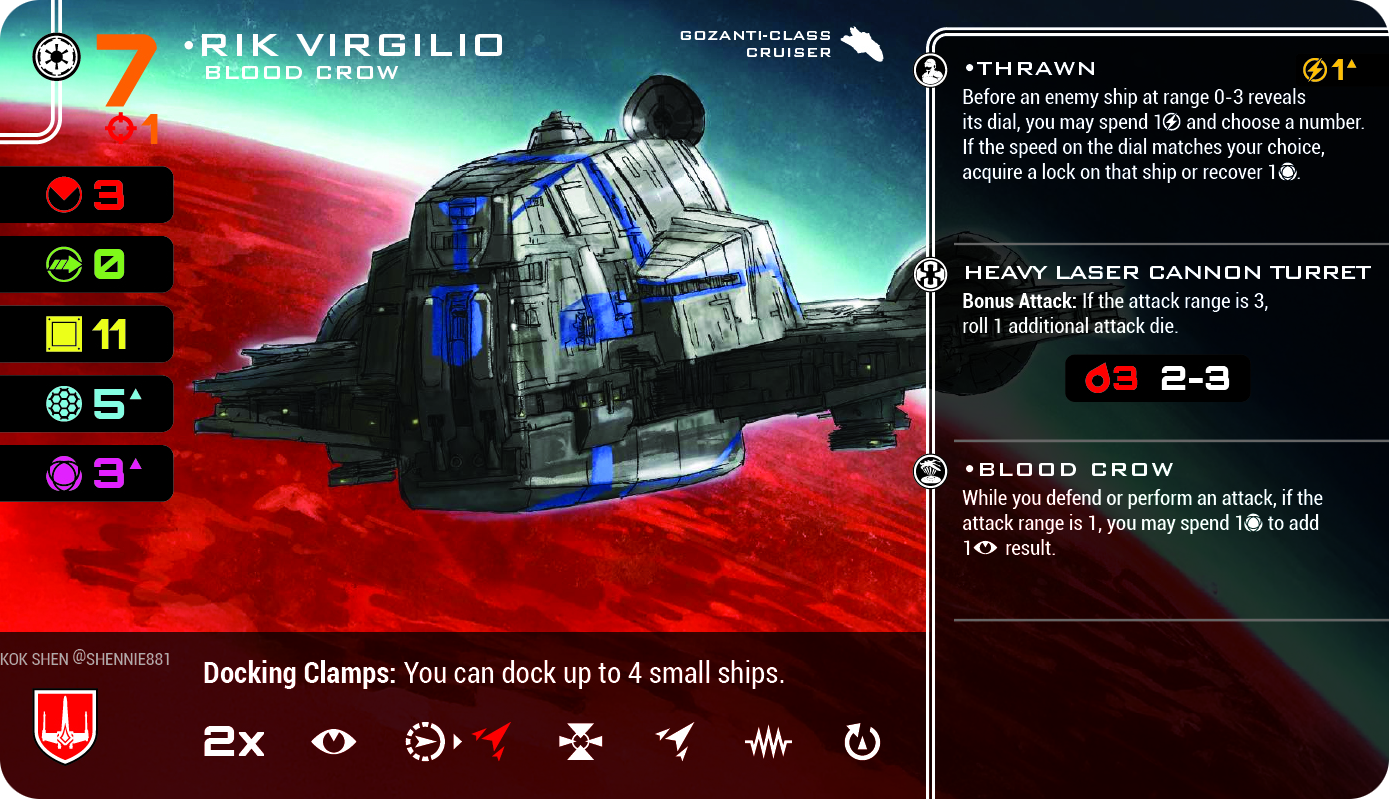The height and width of the screenshot is (799, 1389).
Task: Choose the circular arrow action icon
Action: coord(862,742)
